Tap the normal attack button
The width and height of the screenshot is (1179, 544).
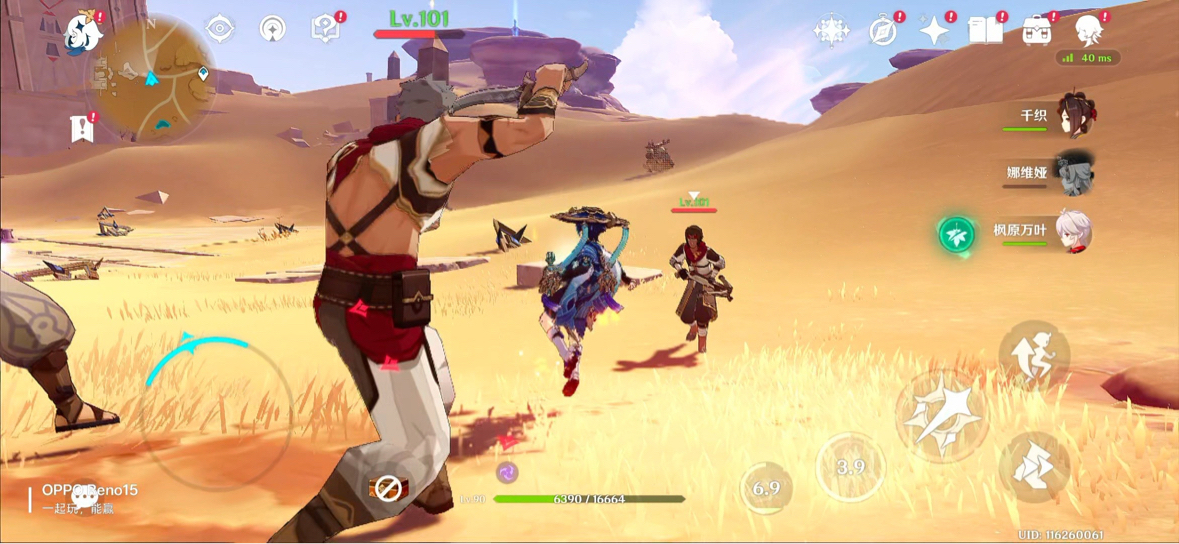(941, 417)
